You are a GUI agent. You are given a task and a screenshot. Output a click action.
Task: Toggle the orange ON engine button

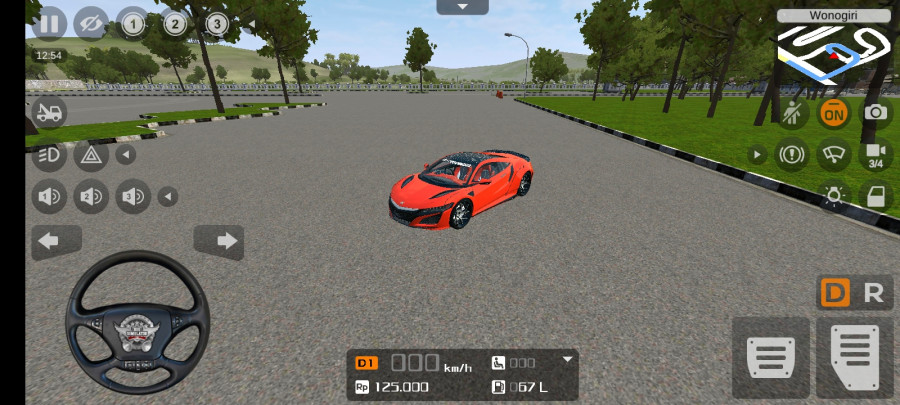tap(834, 112)
